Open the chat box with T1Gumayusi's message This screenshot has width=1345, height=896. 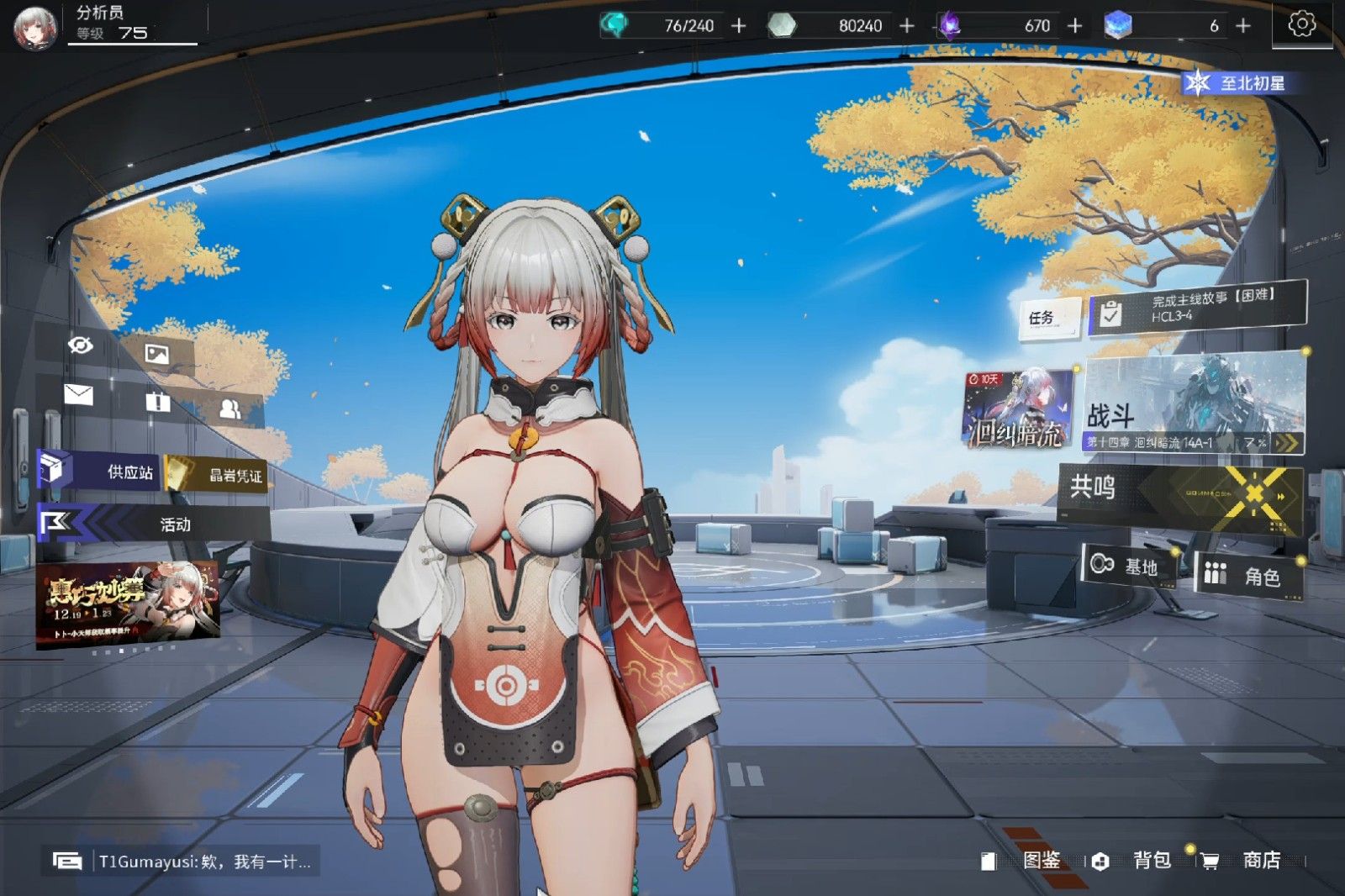point(182,862)
